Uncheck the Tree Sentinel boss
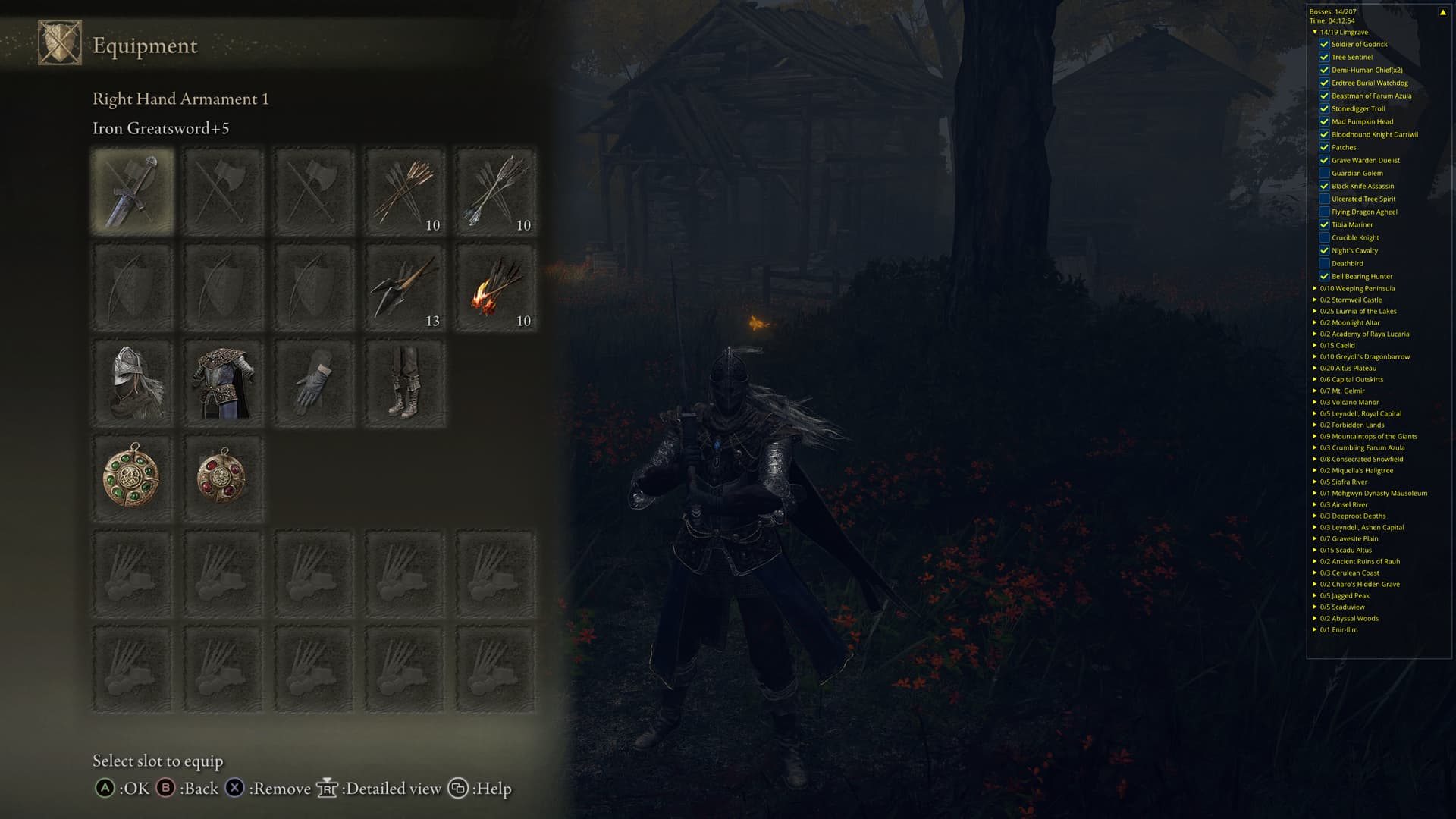Image resolution: width=1456 pixels, height=819 pixels. [1324, 57]
